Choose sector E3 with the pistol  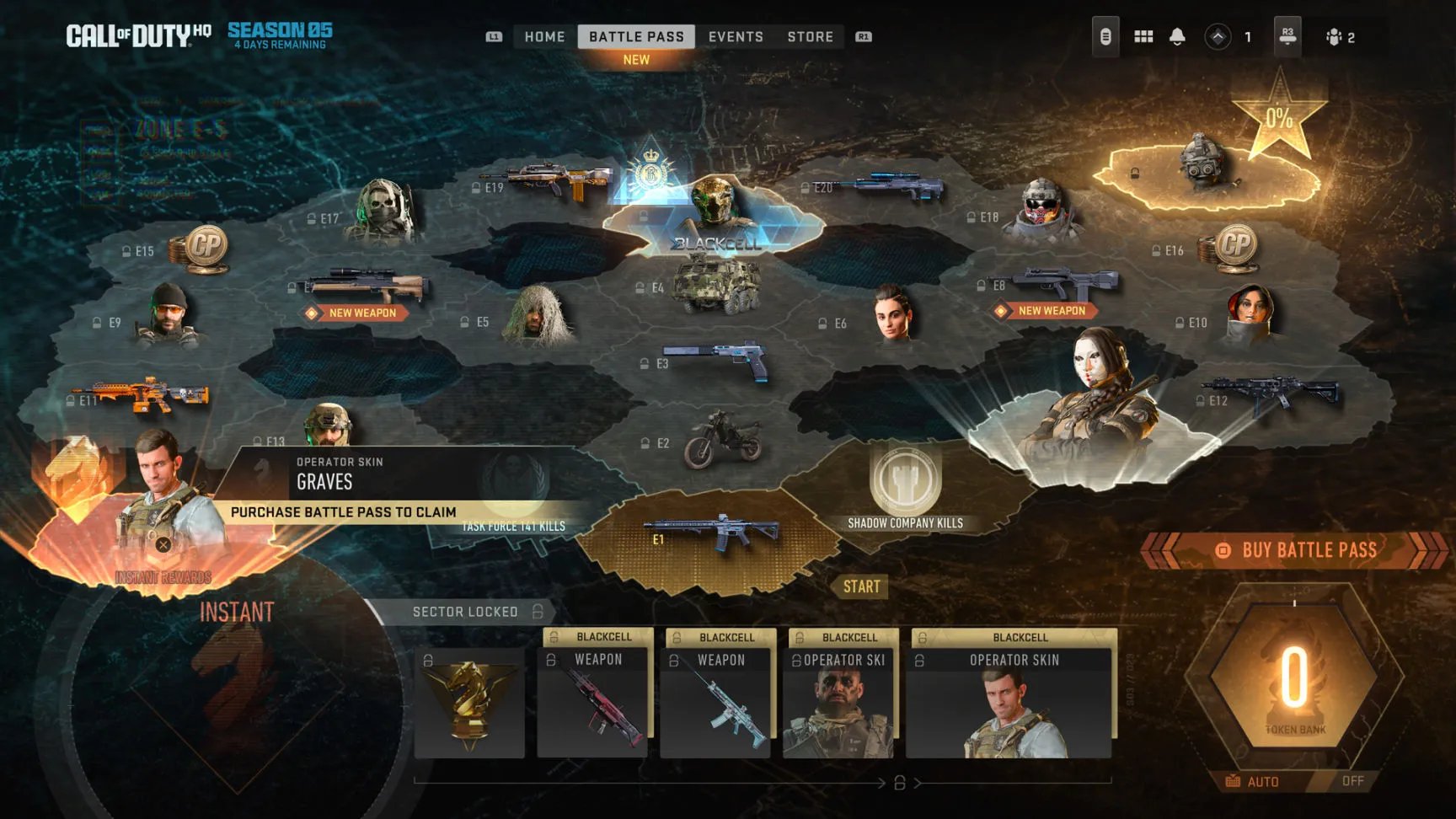[716, 360]
